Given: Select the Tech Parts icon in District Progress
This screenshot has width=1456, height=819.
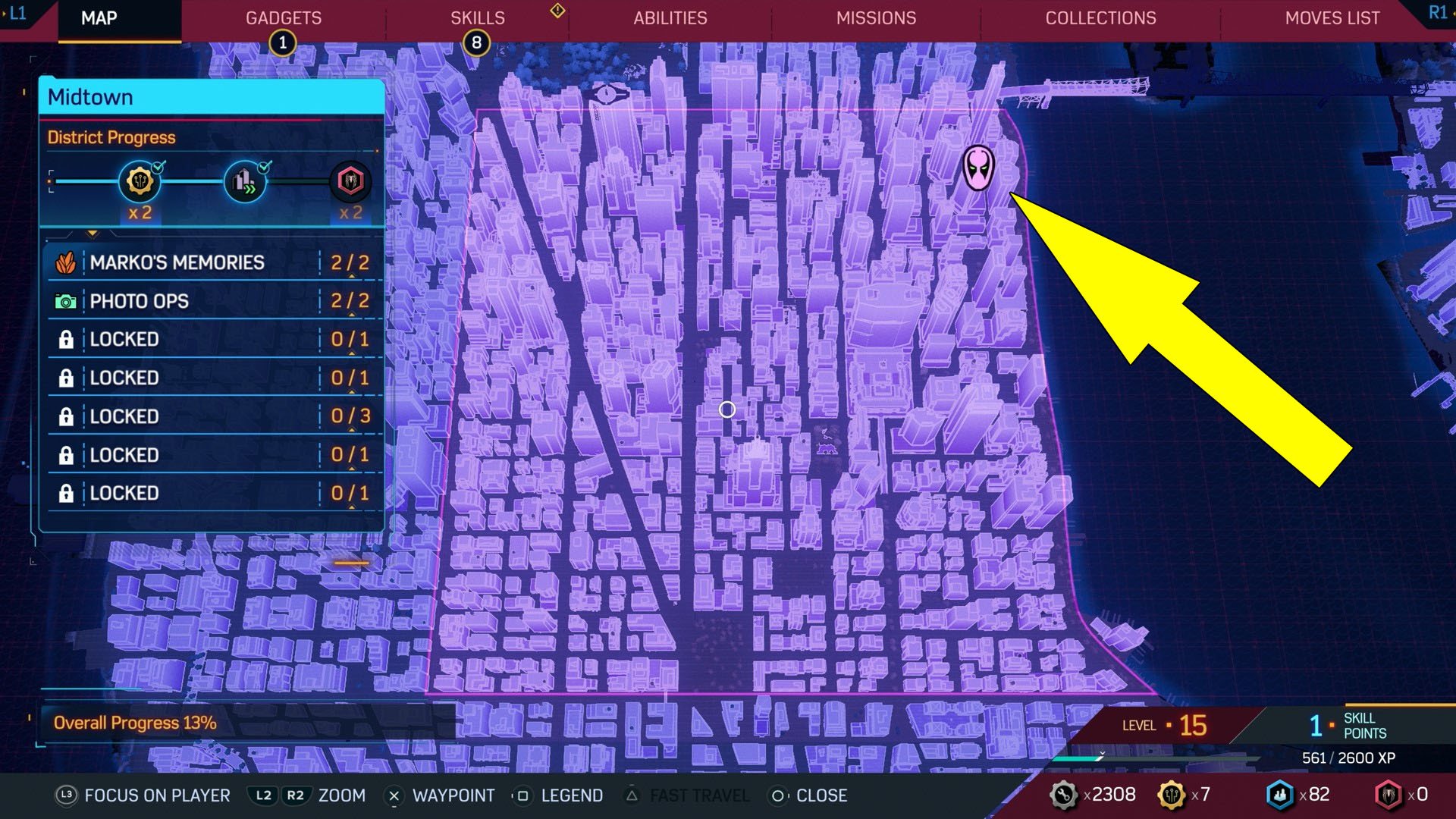Looking at the screenshot, I should (x=139, y=180).
